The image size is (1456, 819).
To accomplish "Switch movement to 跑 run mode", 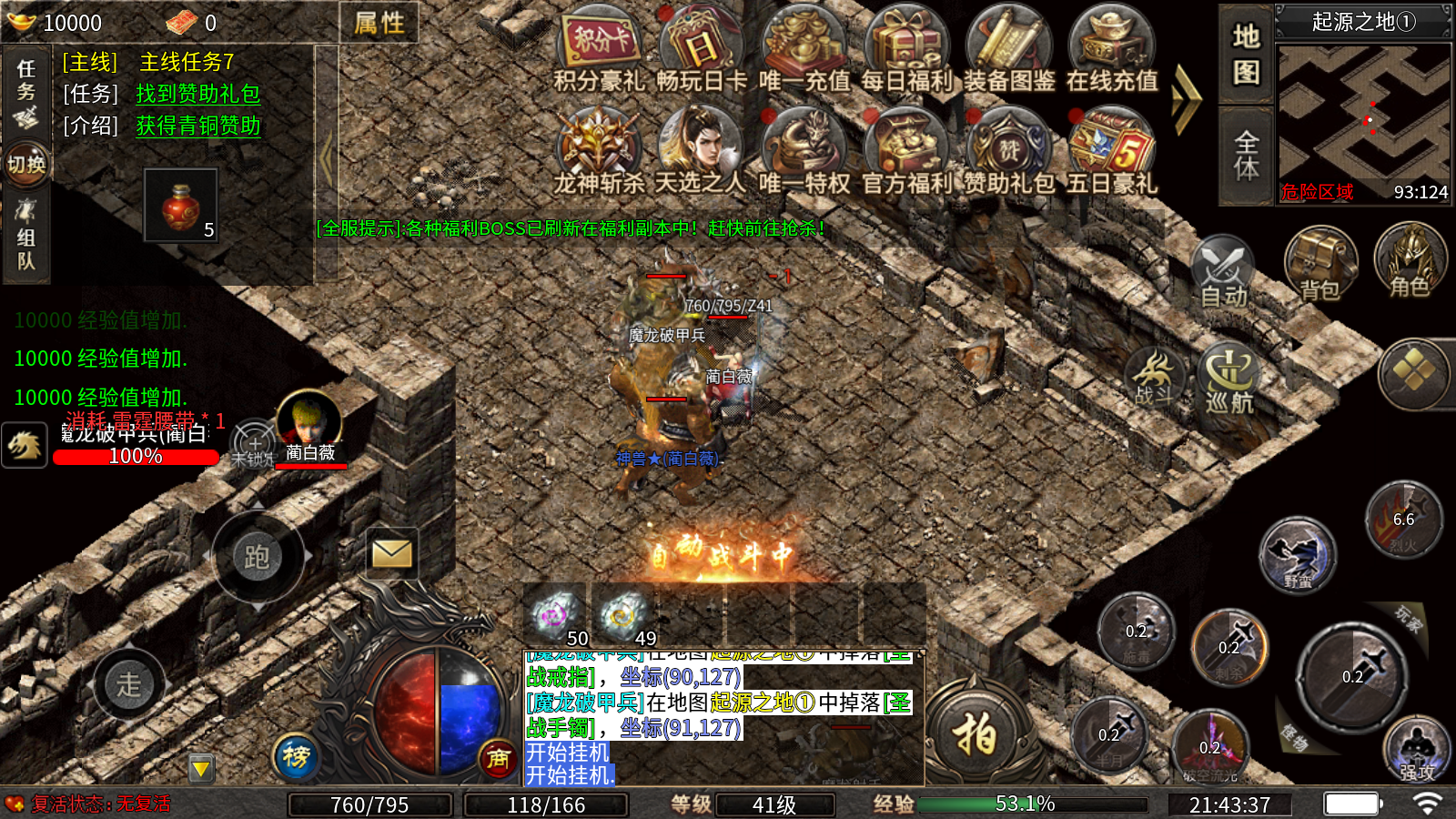I will point(258,556).
